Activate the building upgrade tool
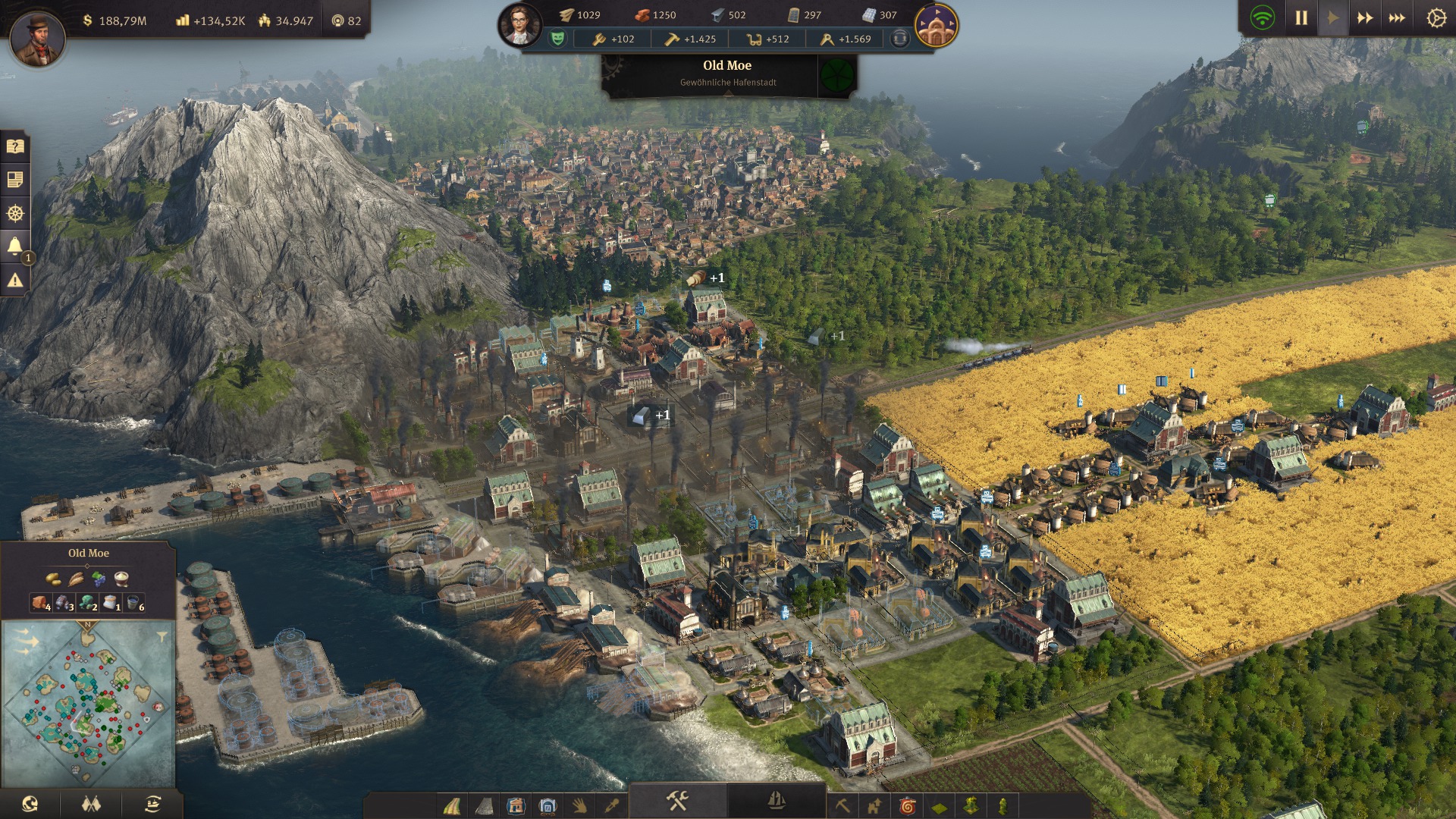Image resolution: width=1456 pixels, height=819 pixels. point(874,805)
